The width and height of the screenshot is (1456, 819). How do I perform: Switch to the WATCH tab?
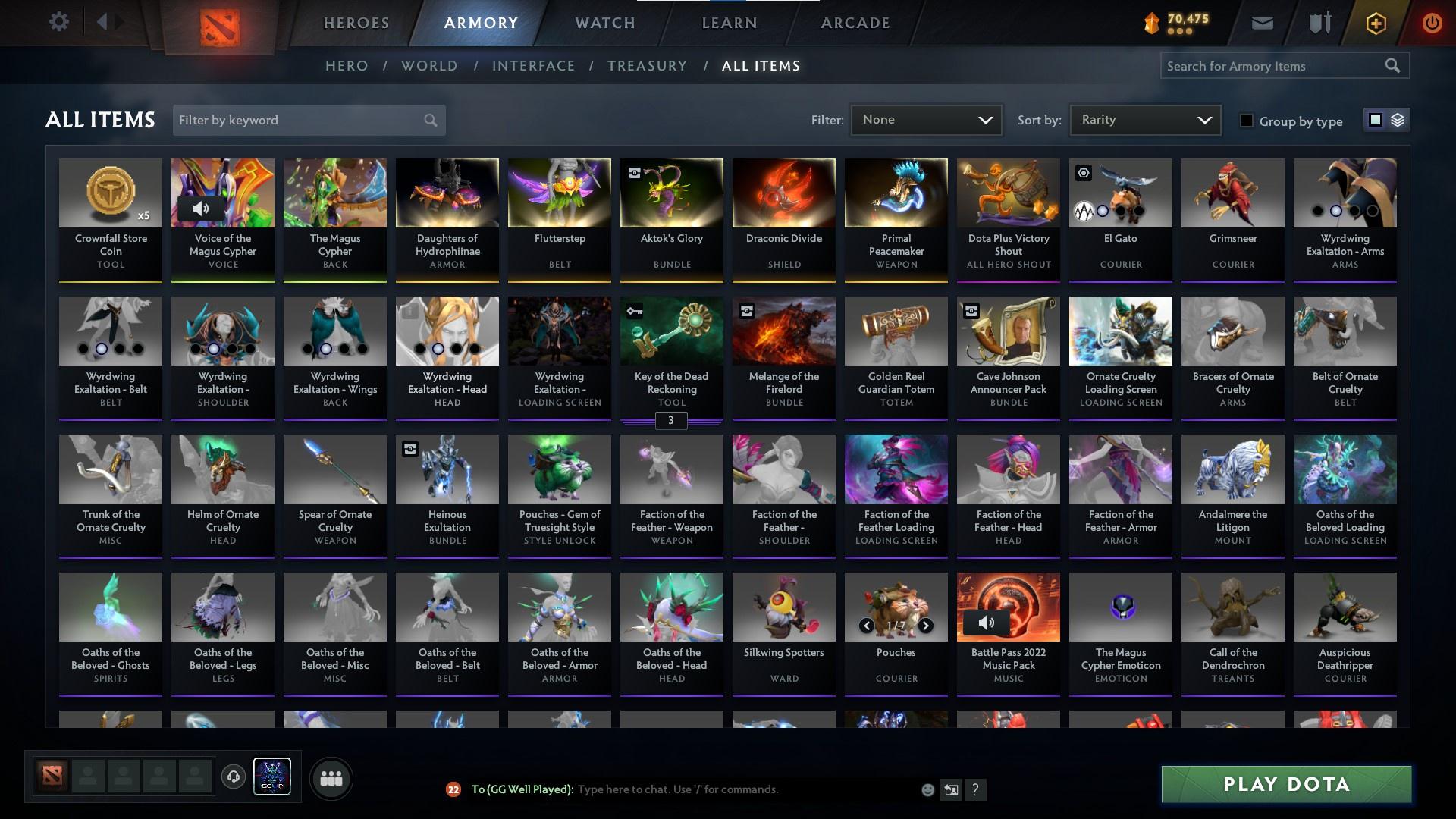pyautogui.click(x=604, y=22)
